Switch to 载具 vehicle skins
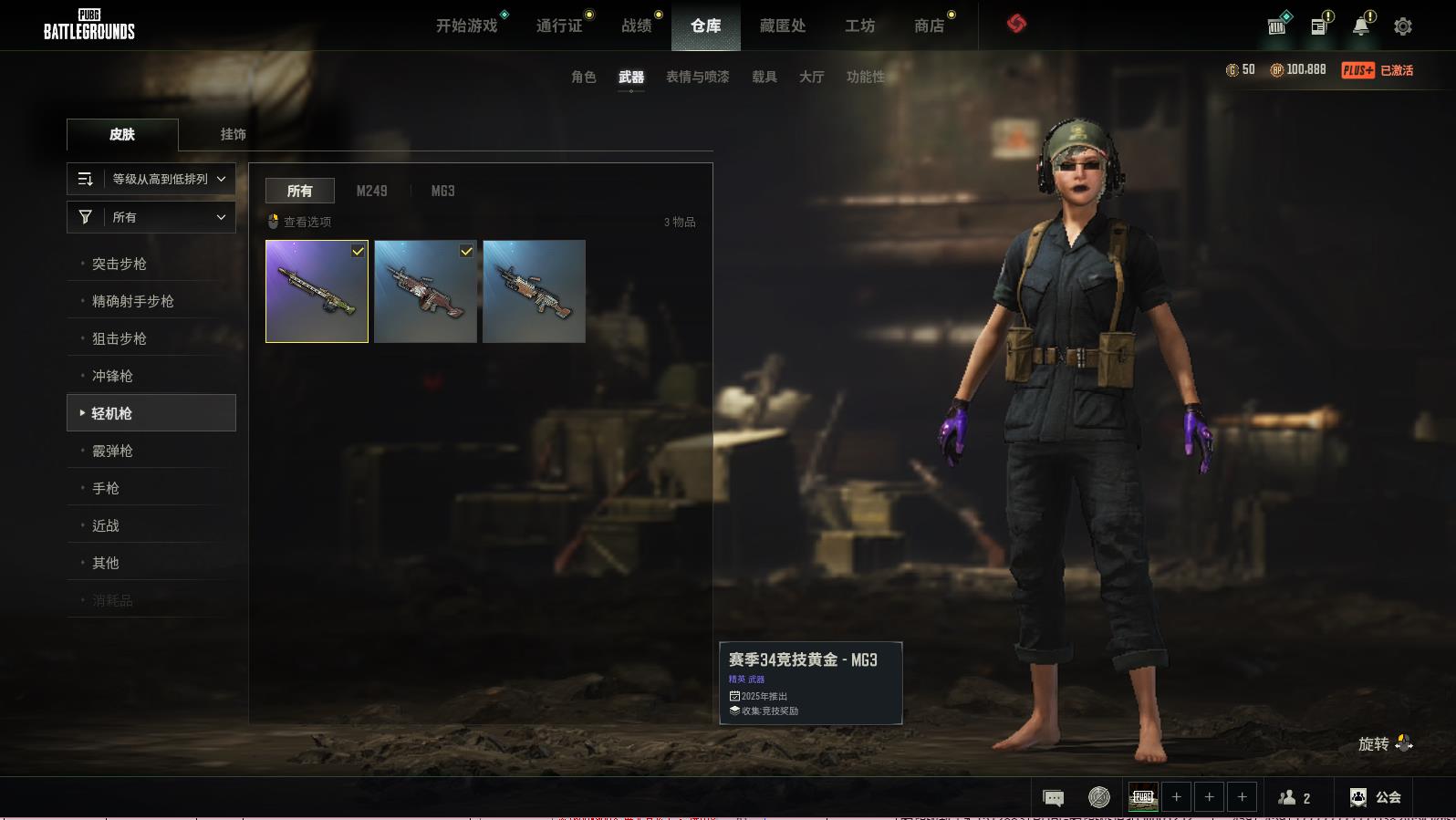 point(764,77)
